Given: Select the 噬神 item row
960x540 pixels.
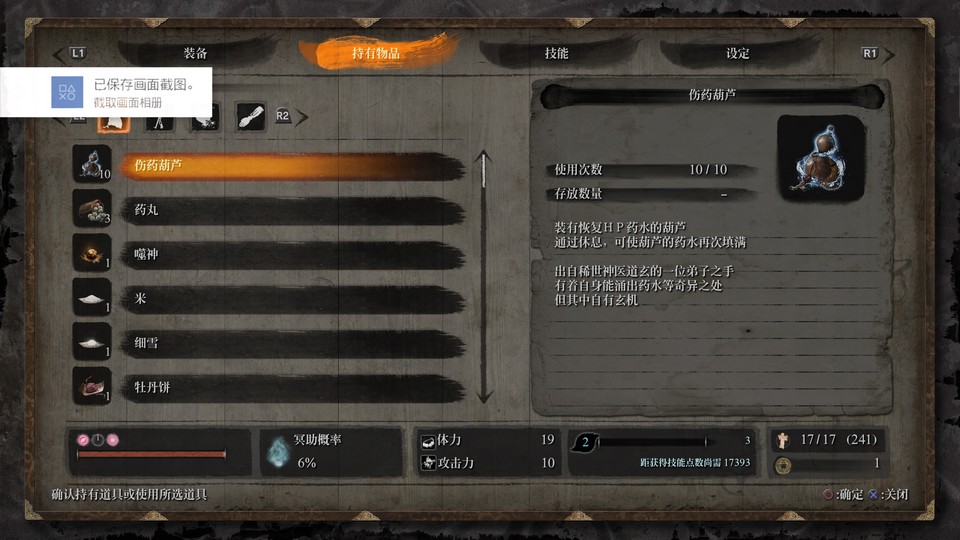Looking at the screenshot, I should click(x=290, y=254).
